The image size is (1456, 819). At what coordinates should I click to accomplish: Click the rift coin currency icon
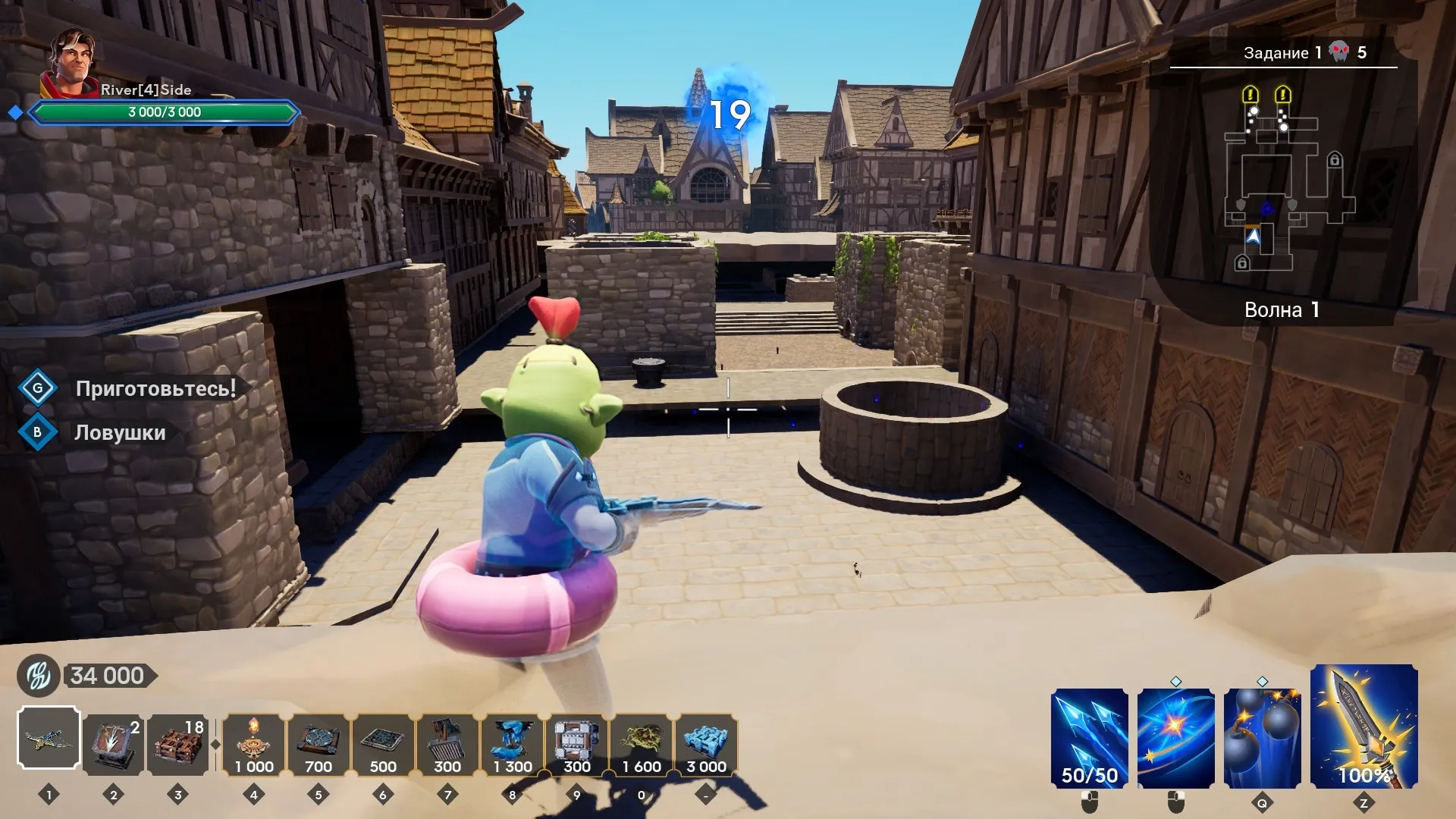coord(39,676)
